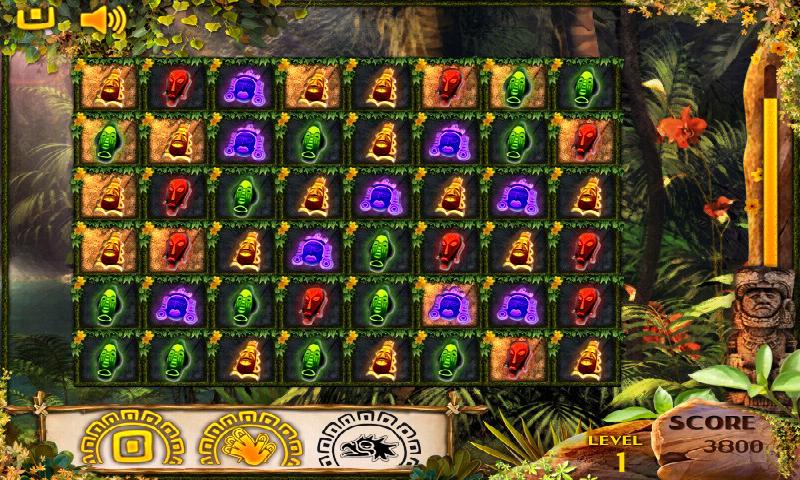Screen dimensions: 800x480
Task: Select the purple mask on the sandy tile
Action: tap(447, 301)
